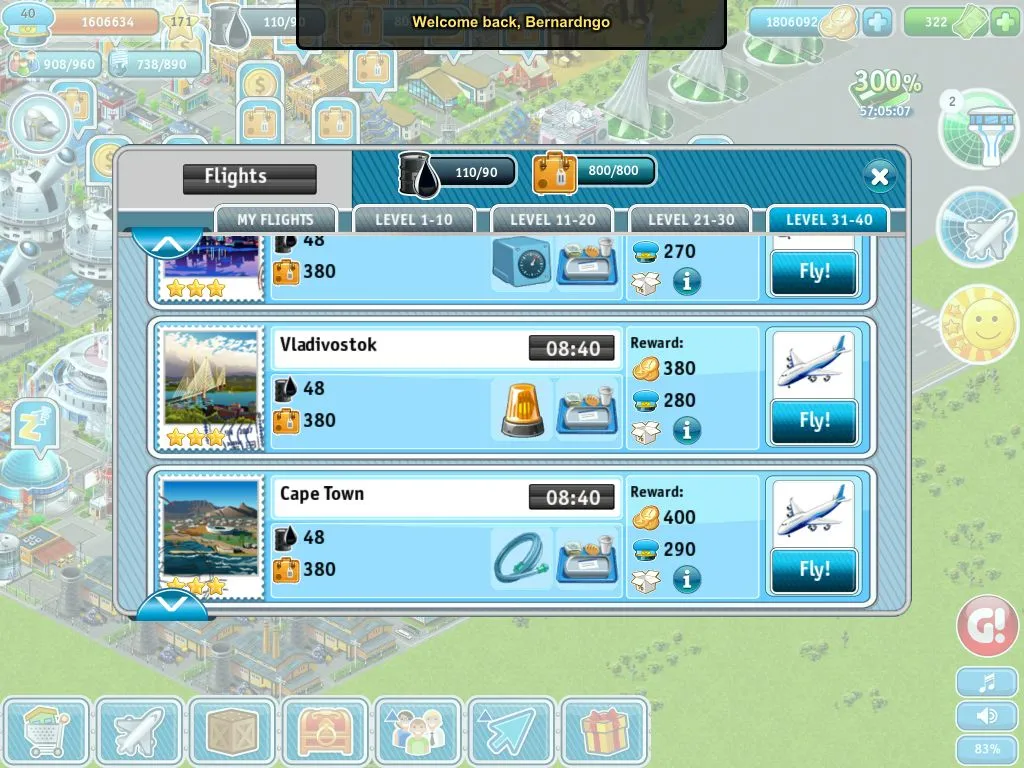
Task: Show info for Vladivostok reward
Action: point(686,431)
